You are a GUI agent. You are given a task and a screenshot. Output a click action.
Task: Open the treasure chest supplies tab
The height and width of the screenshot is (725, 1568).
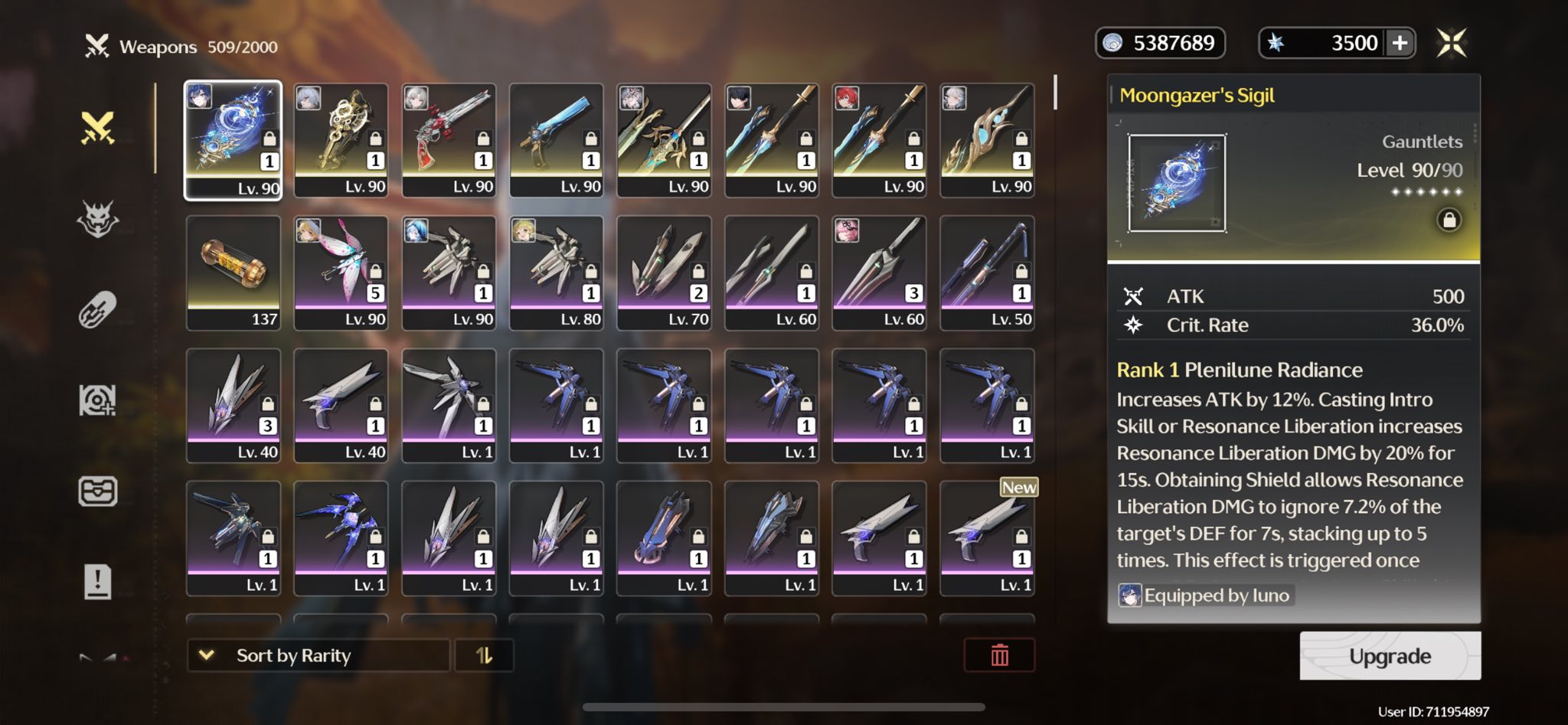[98, 491]
